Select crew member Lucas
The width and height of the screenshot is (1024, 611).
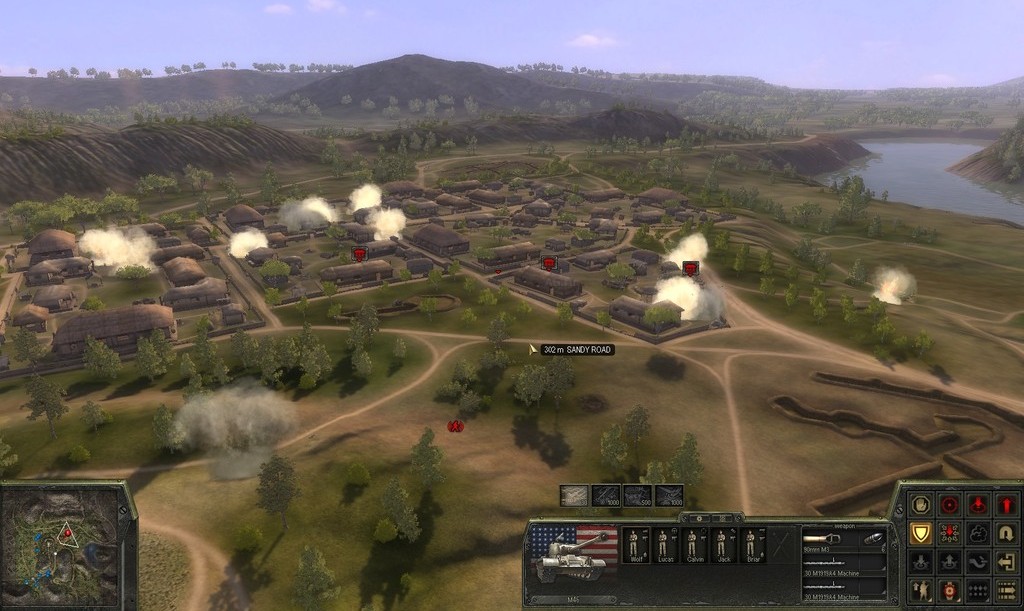[x=662, y=545]
